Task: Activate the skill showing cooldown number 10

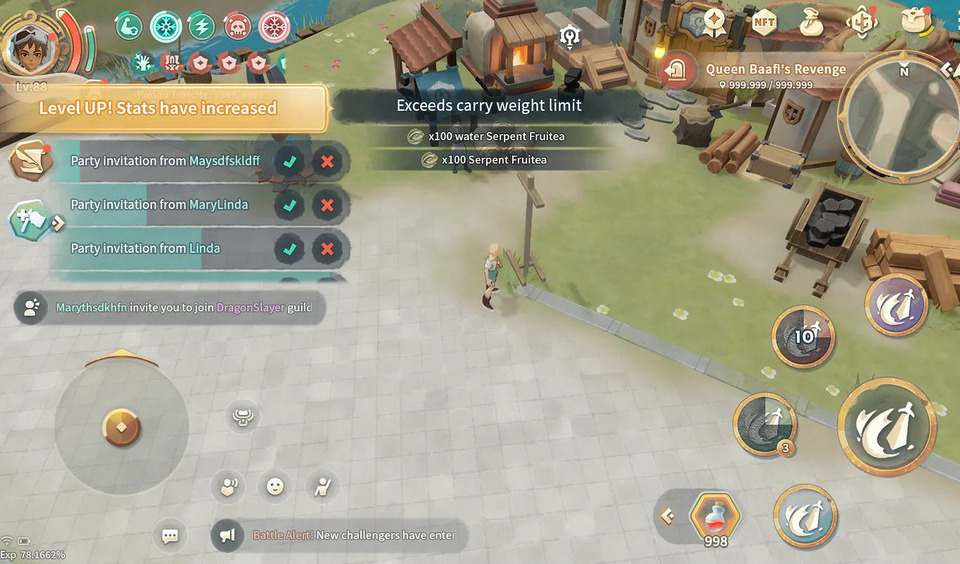Action: pos(803,337)
